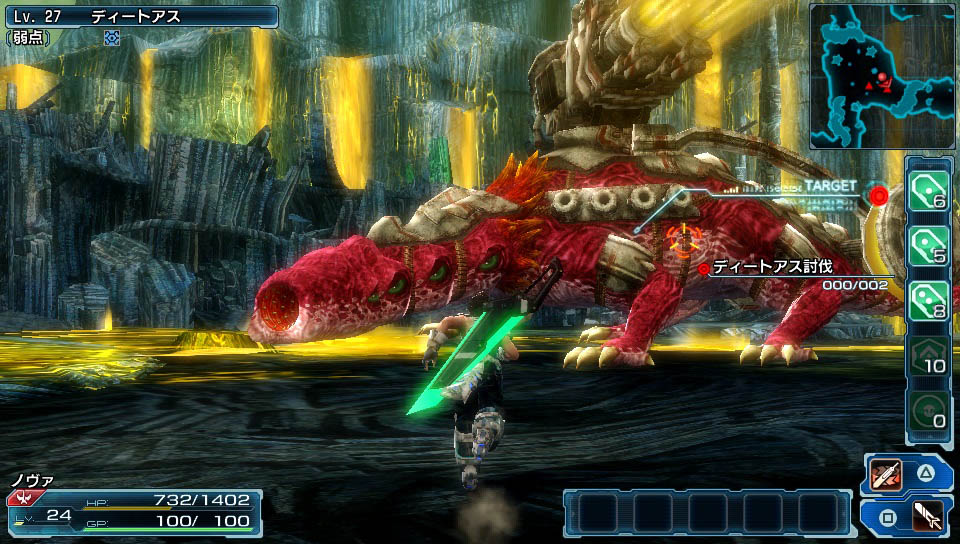This screenshot has height=544, width=960.
Task: Use the item slot with quantity 5
Action: [x=929, y=245]
